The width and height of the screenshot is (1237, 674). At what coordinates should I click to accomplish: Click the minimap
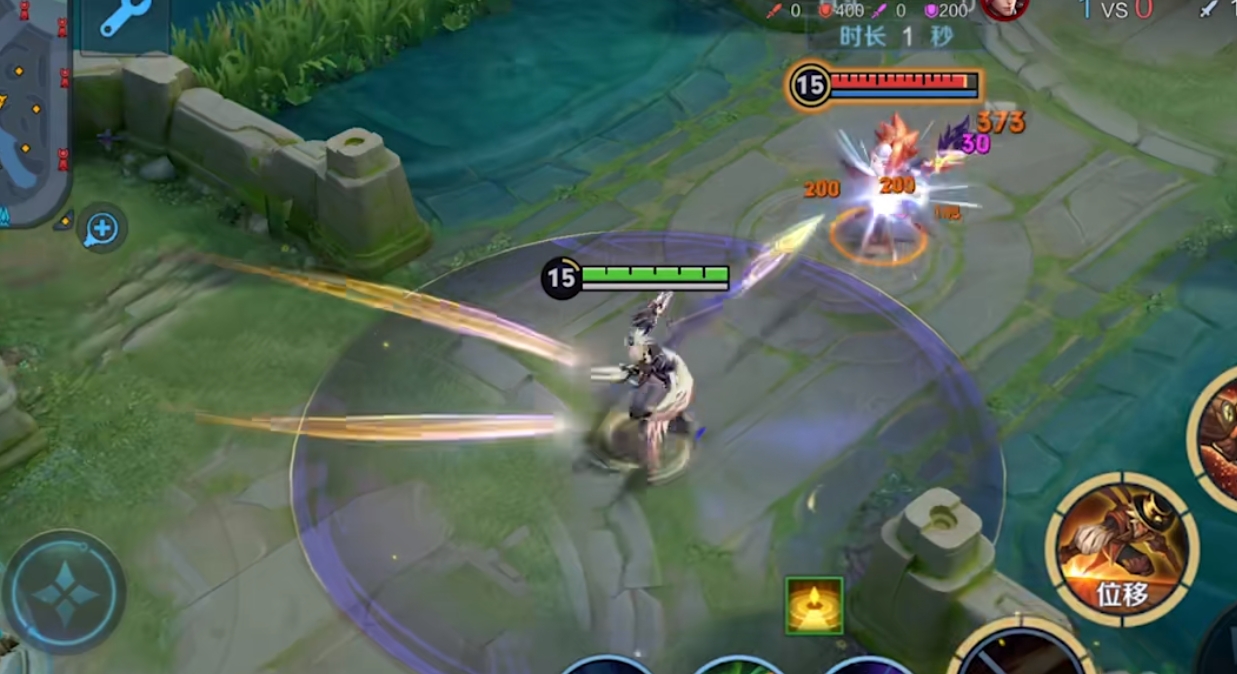(x=32, y=110)
